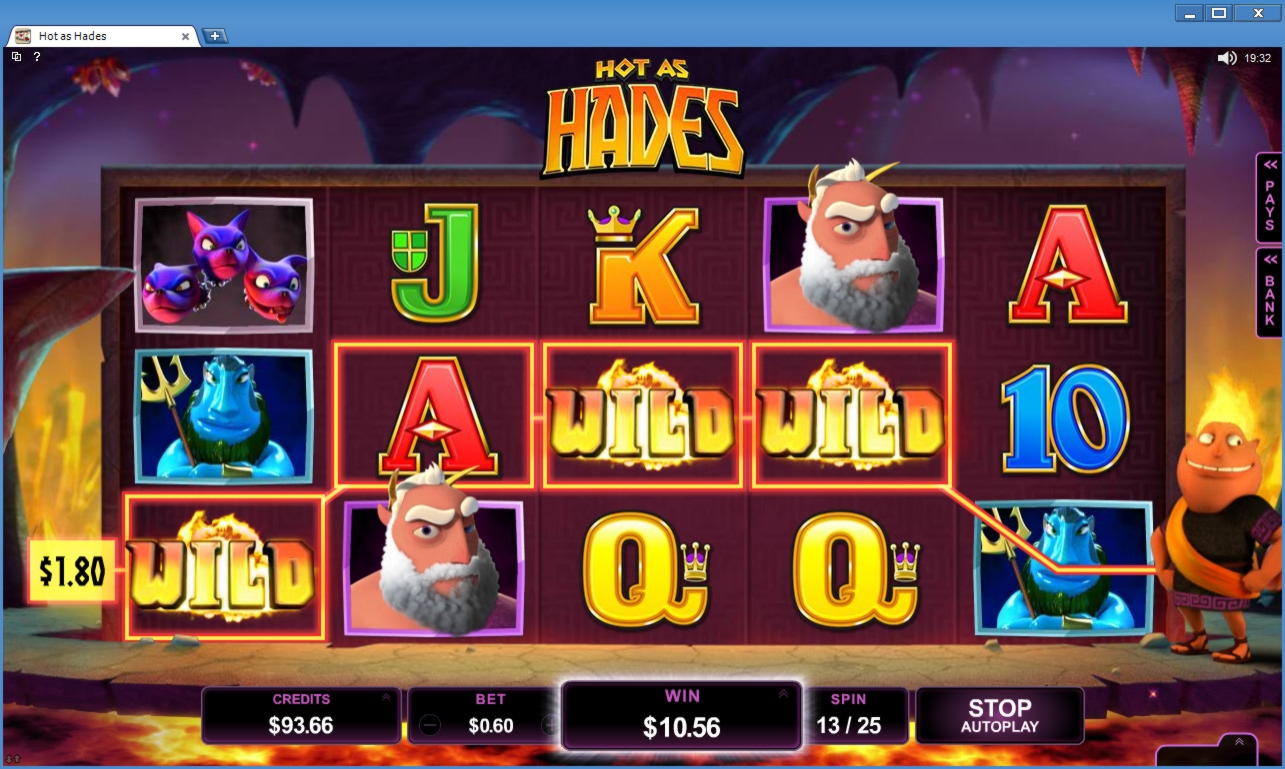Viewport: 1285px width, 769px height.
Task: Open the question mark help
Action: (37, 57)
